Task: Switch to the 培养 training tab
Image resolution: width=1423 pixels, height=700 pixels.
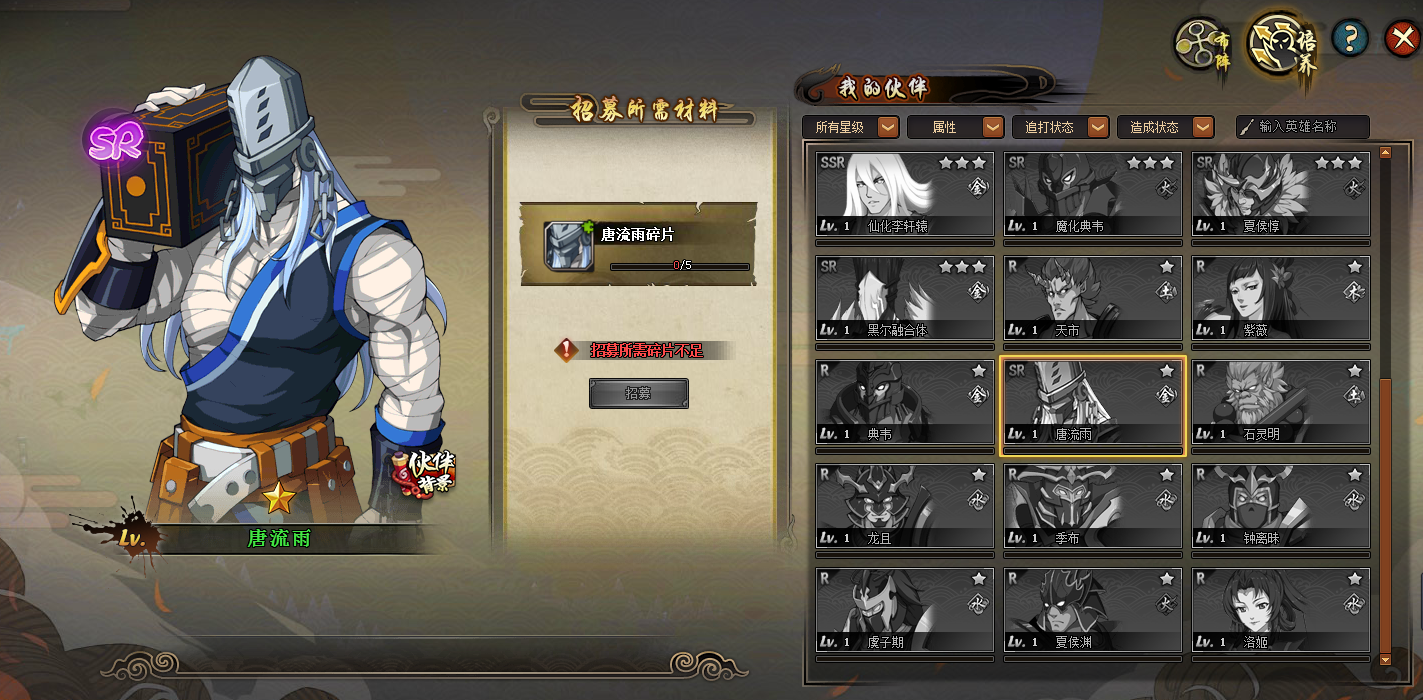Action: tap(1282, 44)
